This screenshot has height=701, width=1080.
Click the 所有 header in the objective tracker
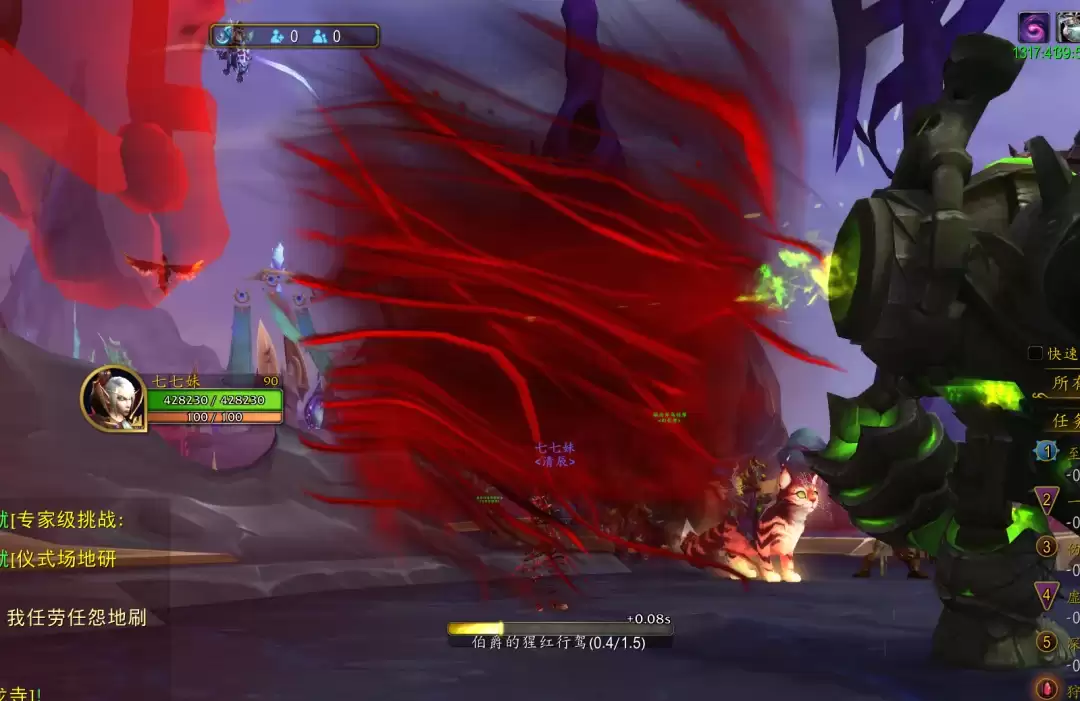click(x=1062, y=382)
